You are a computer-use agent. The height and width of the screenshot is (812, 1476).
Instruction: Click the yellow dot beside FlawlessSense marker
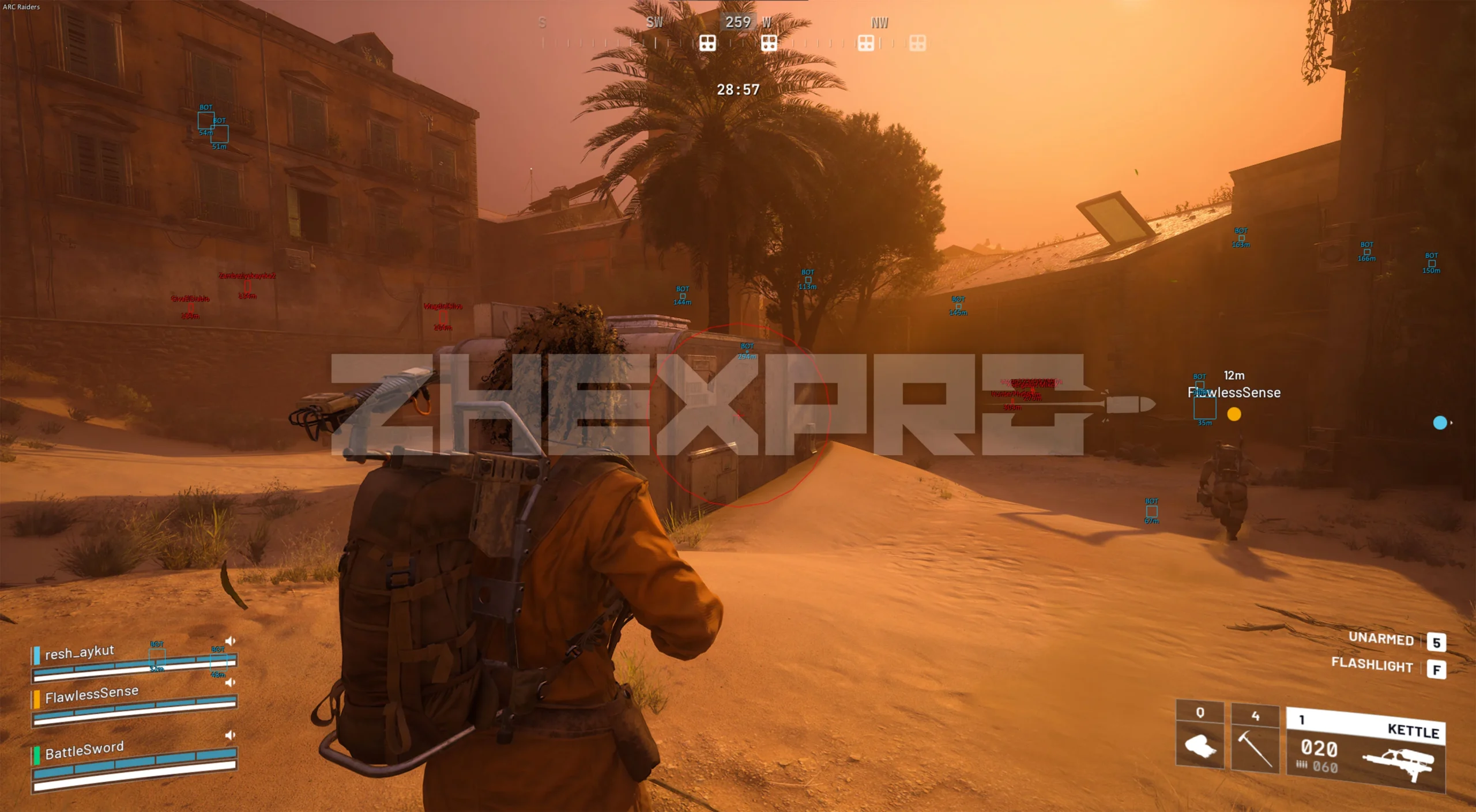1236,415
